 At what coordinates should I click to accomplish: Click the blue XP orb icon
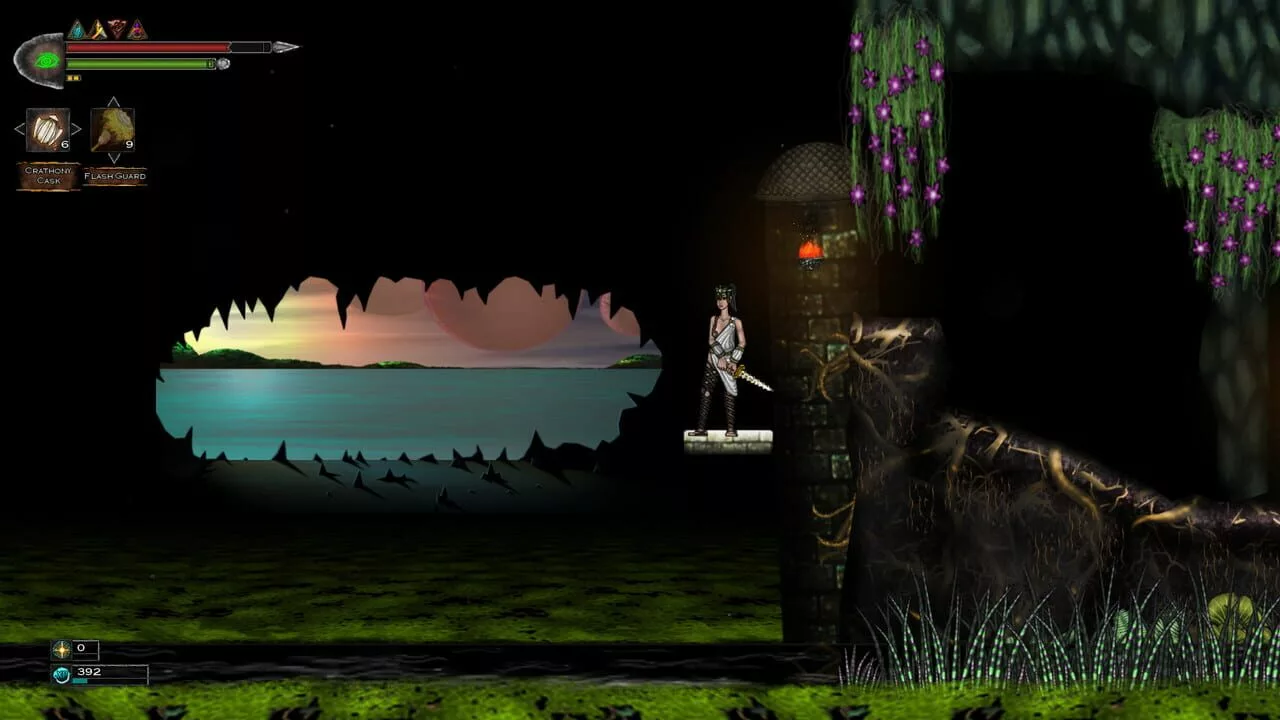pyautogui.click(x=62, y=674)
